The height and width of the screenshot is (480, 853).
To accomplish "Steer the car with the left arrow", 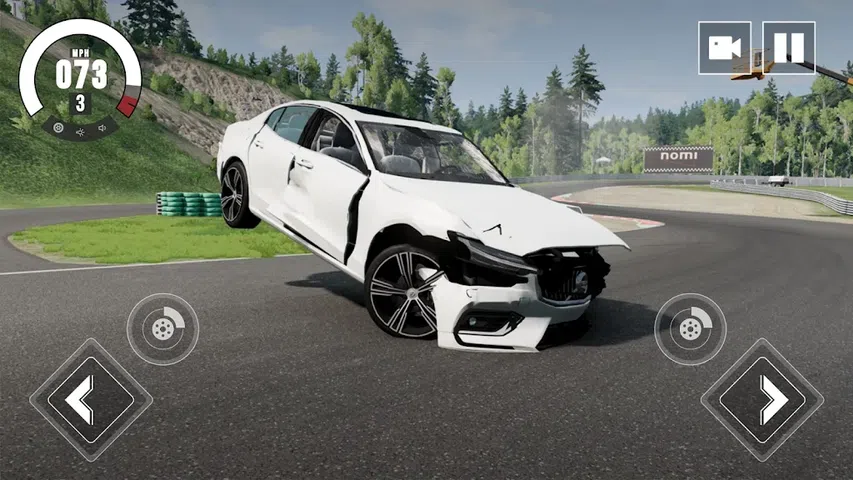I will (90, 399).
